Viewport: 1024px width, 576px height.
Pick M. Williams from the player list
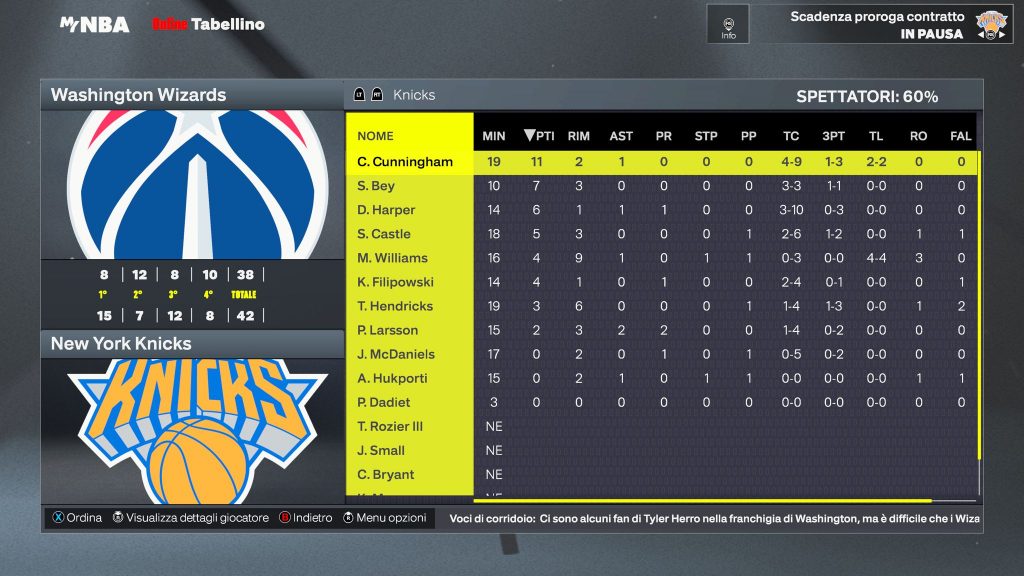click(392, 258)
